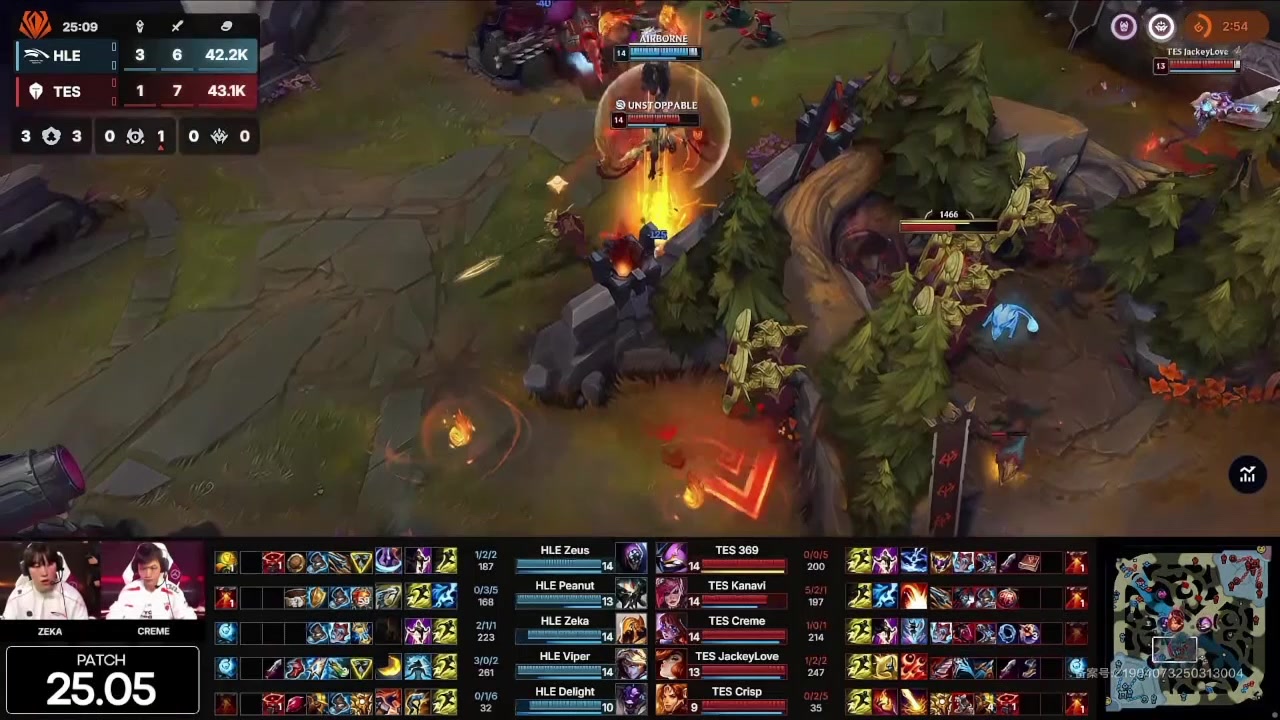Select HLE Zeus champion portrait
This screenshot has height=720, width=1280.
click(631, 559)
